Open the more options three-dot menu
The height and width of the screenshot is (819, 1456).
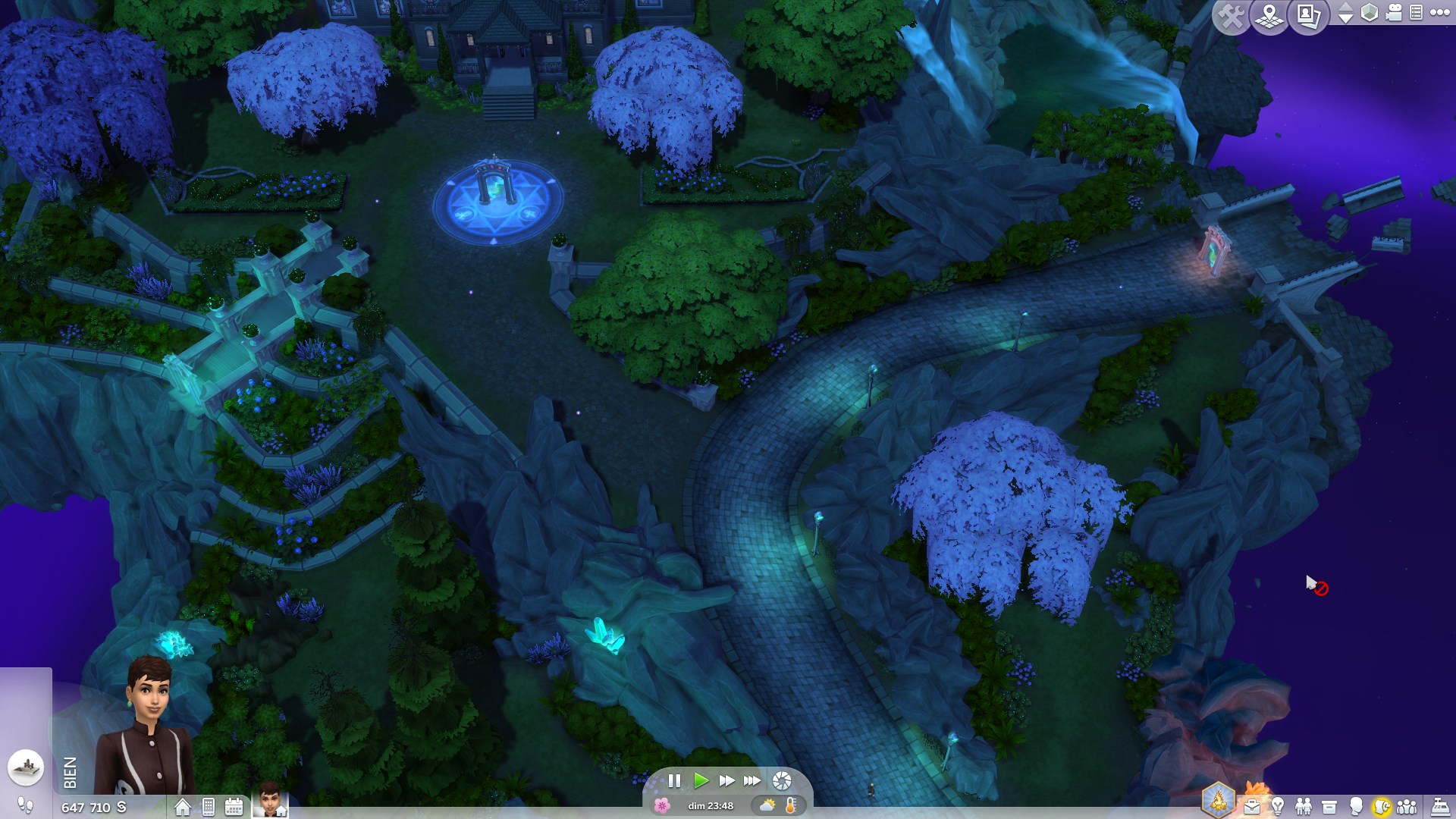click(x=1439, y=12)
